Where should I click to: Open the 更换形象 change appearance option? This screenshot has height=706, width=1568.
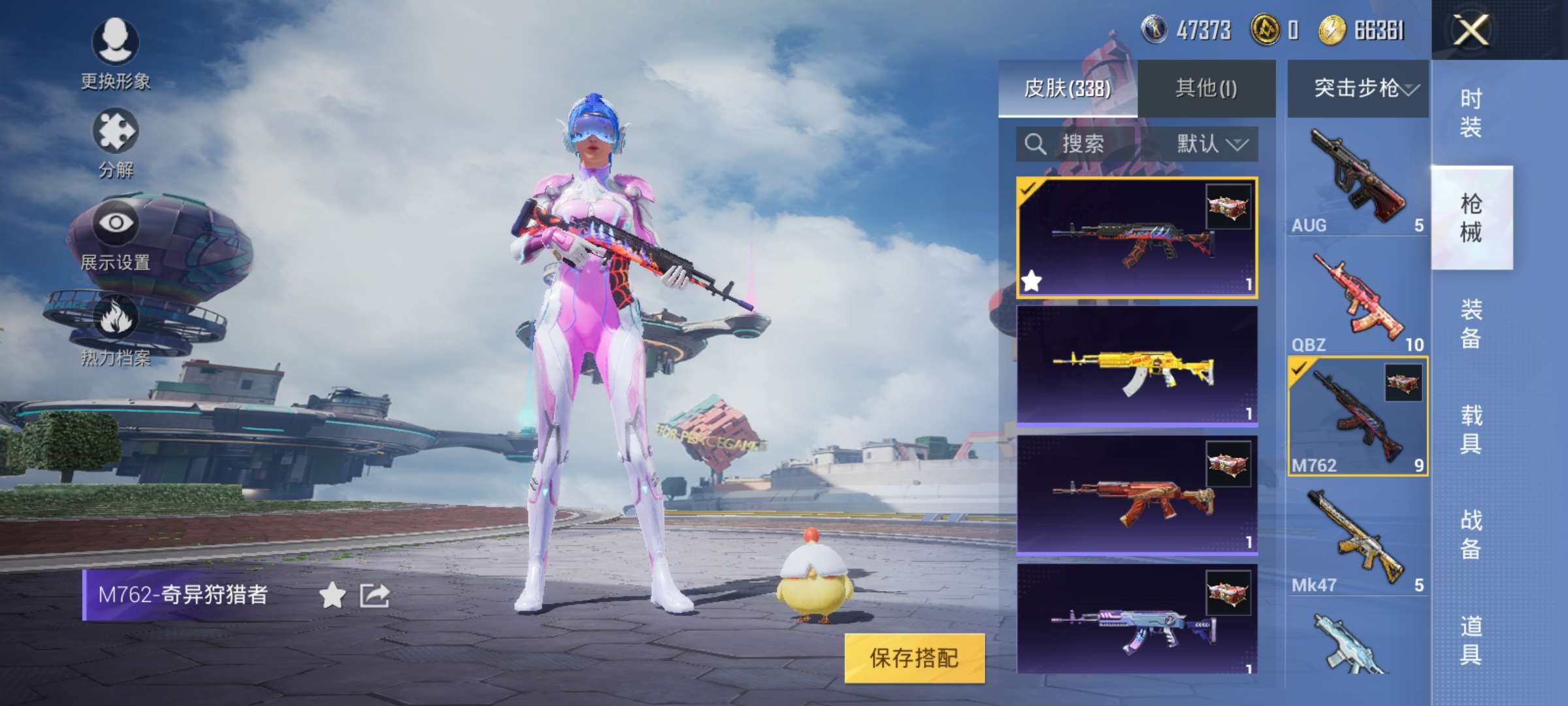point(116,52)
